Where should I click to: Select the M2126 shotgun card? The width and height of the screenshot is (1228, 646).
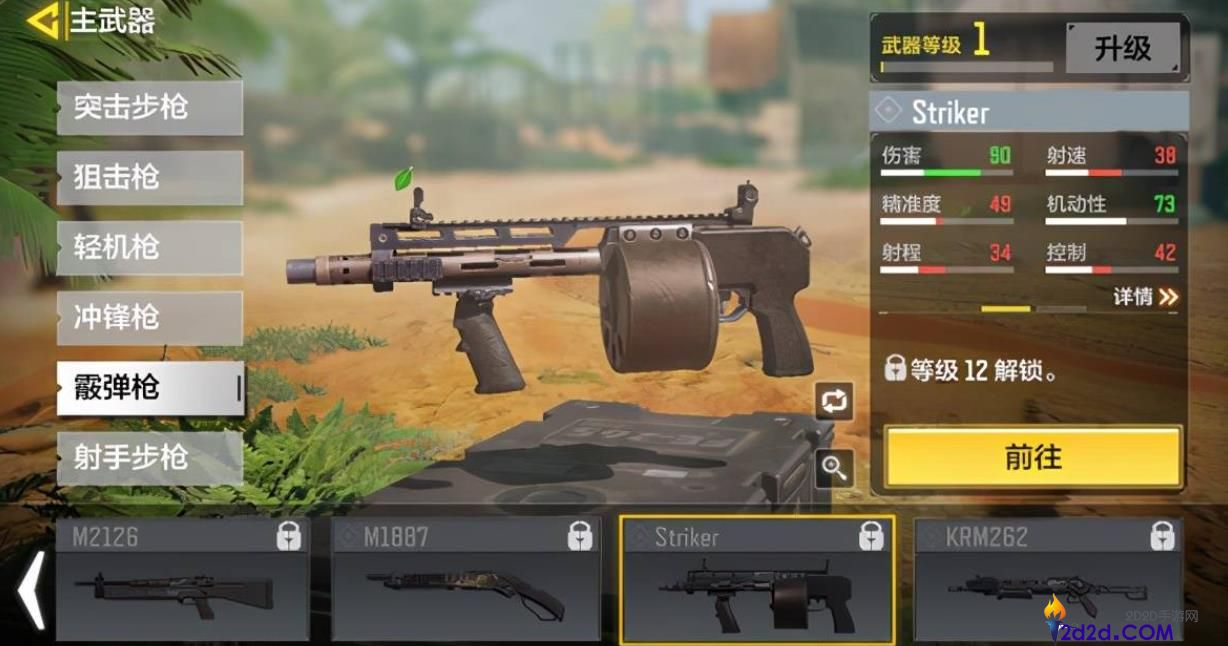click(181, 580)
